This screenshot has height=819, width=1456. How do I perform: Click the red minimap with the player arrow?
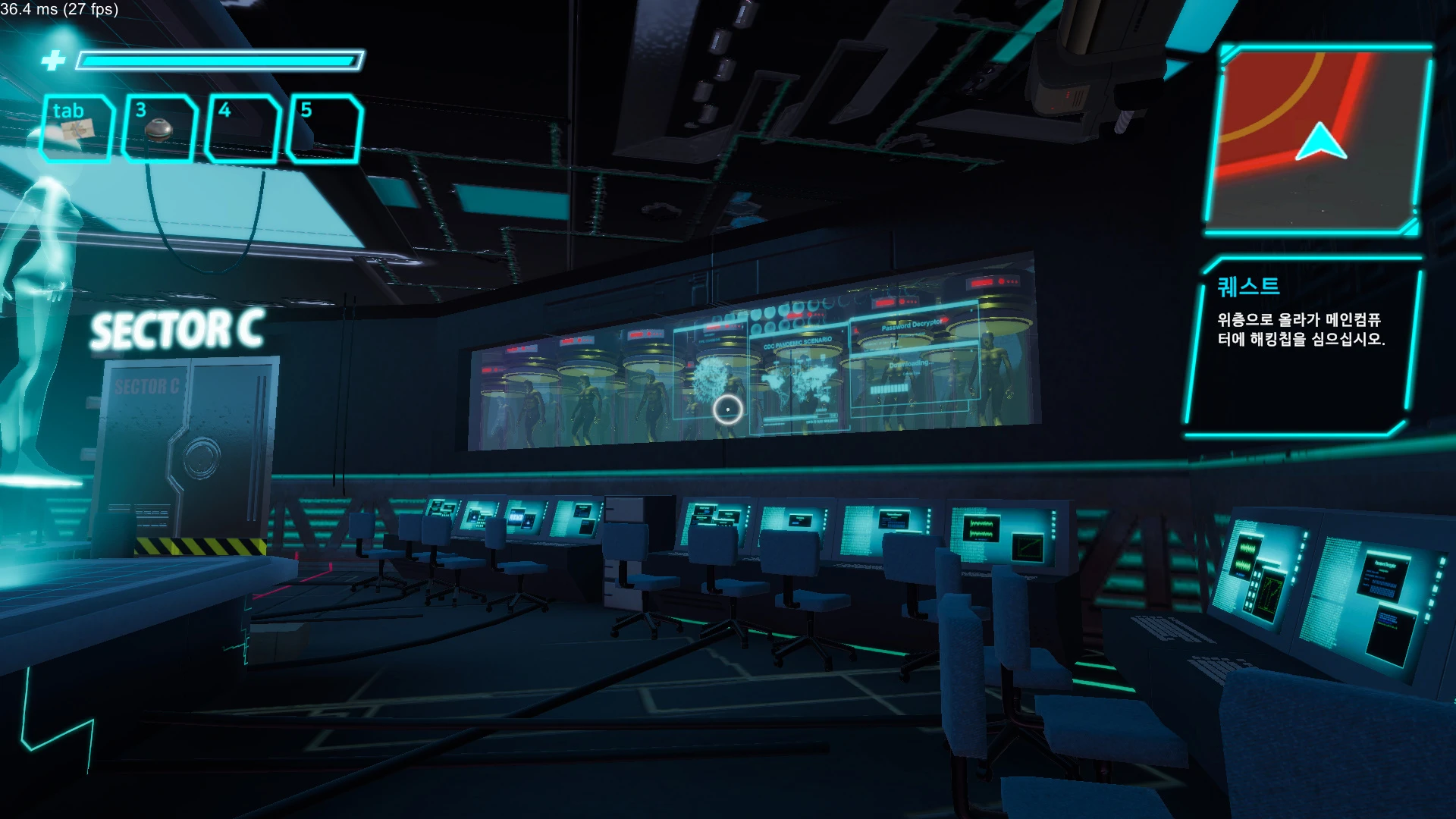pyautogui.click(x=1318, y=140)
